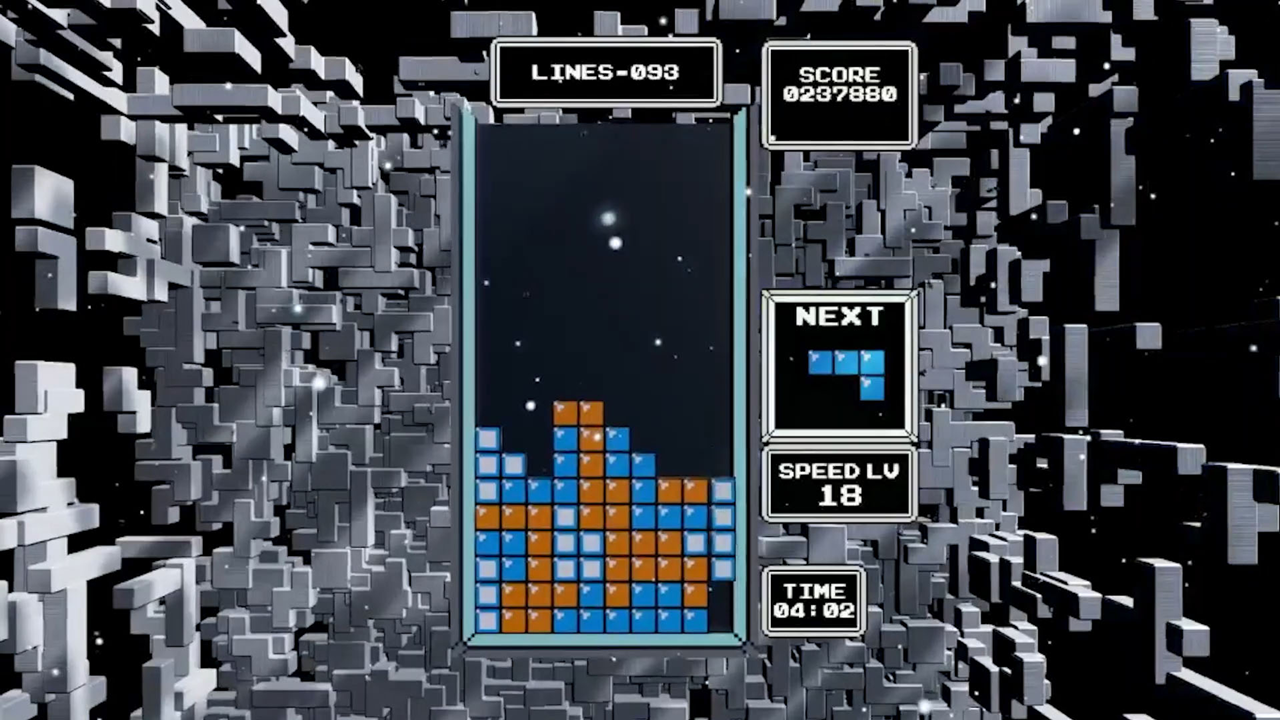Click the SPEED LV 18 indicator
This screenshot has width=1280, height=720.
coord(838,484)
